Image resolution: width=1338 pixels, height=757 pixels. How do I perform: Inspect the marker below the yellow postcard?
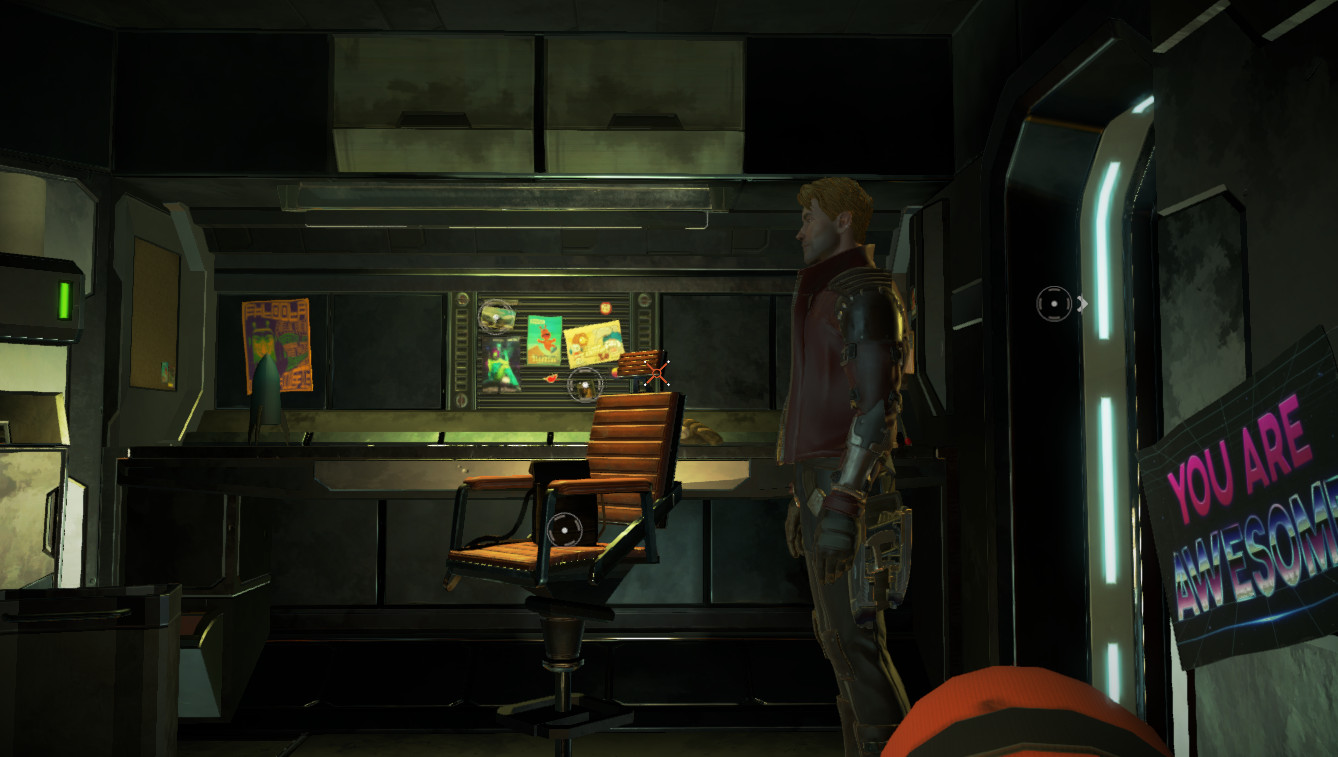[584, 384]
